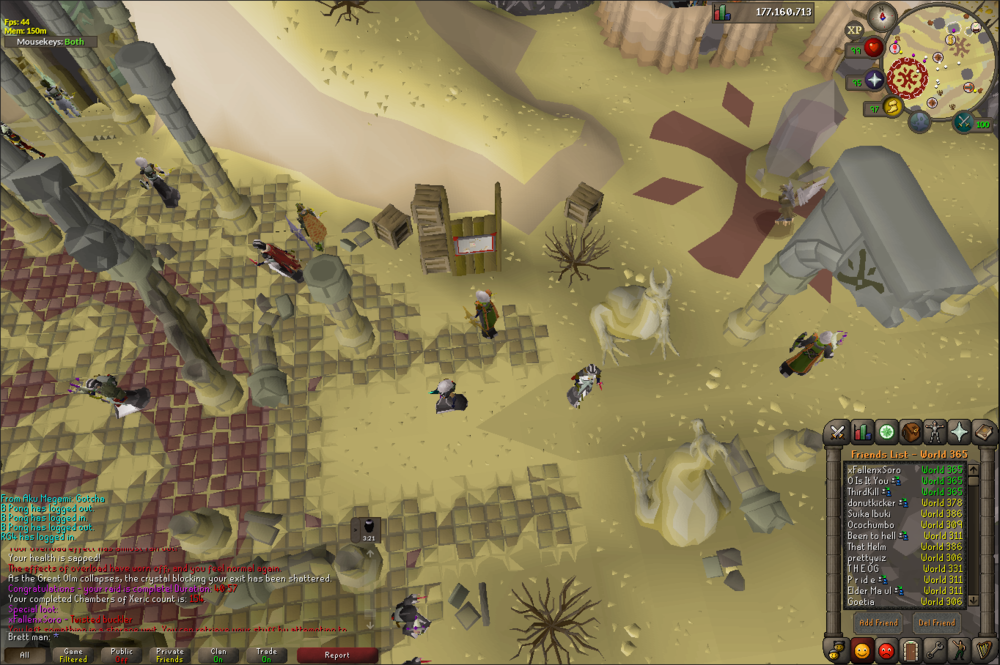Switch to the Prayer tab
The image size is (1000, 665).
point(959,432)
